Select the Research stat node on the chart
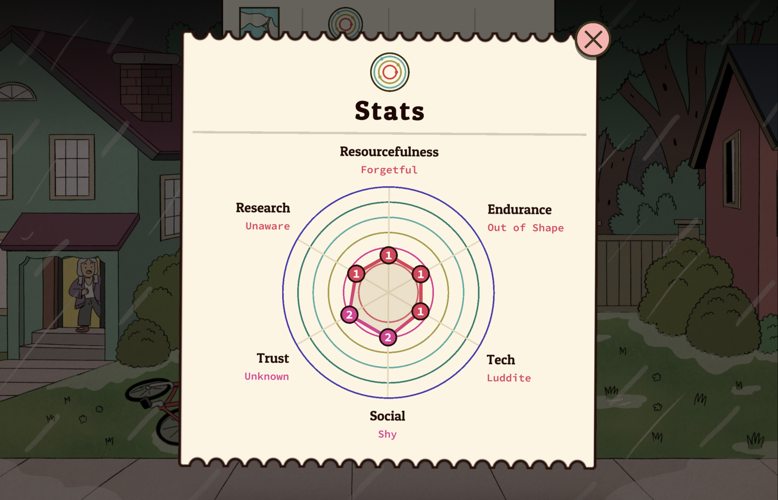The width and height of the screenshot is (778, 500). click(356, 274)
